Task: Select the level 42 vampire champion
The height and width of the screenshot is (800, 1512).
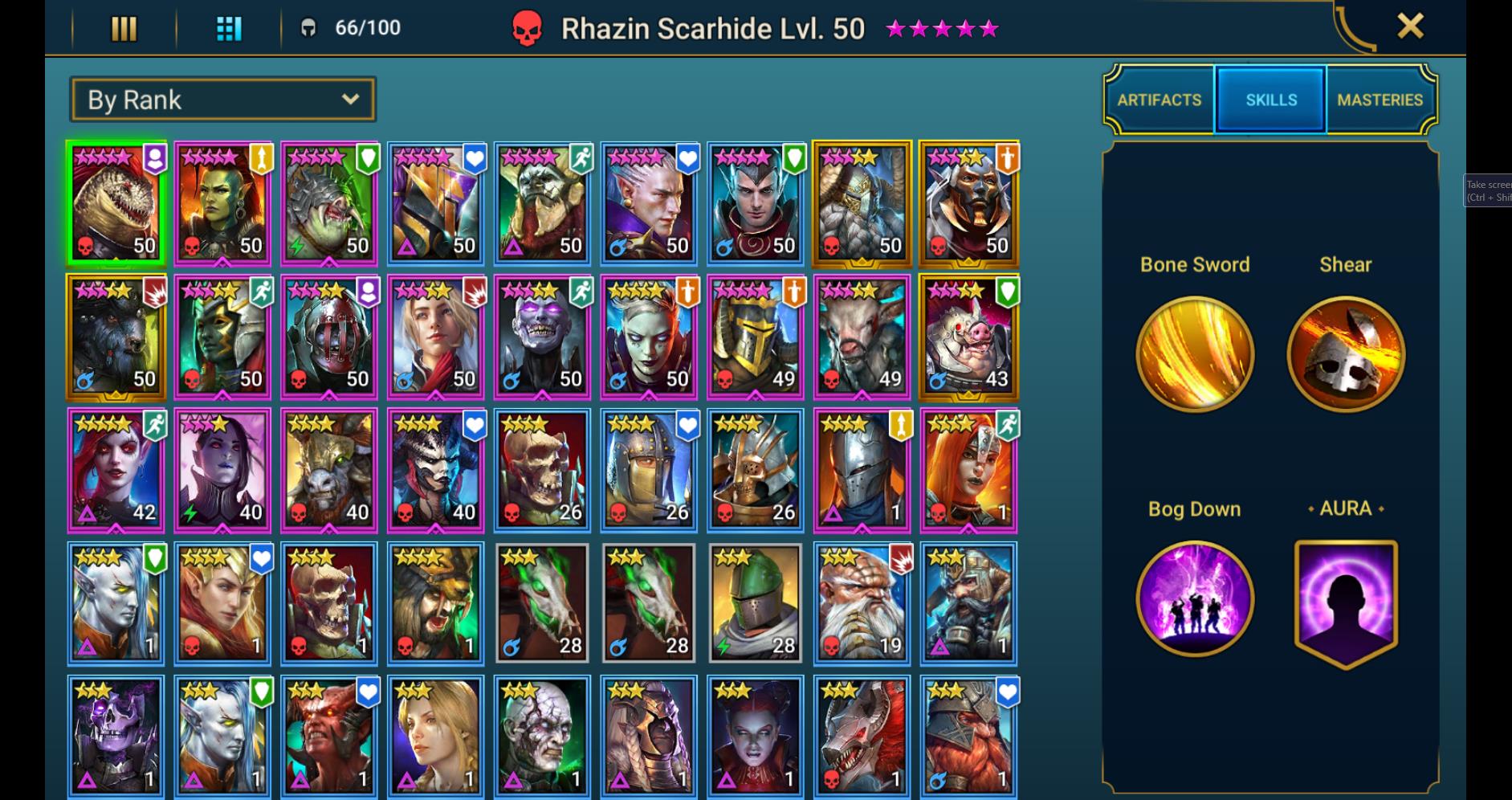Action: [116, 470]
